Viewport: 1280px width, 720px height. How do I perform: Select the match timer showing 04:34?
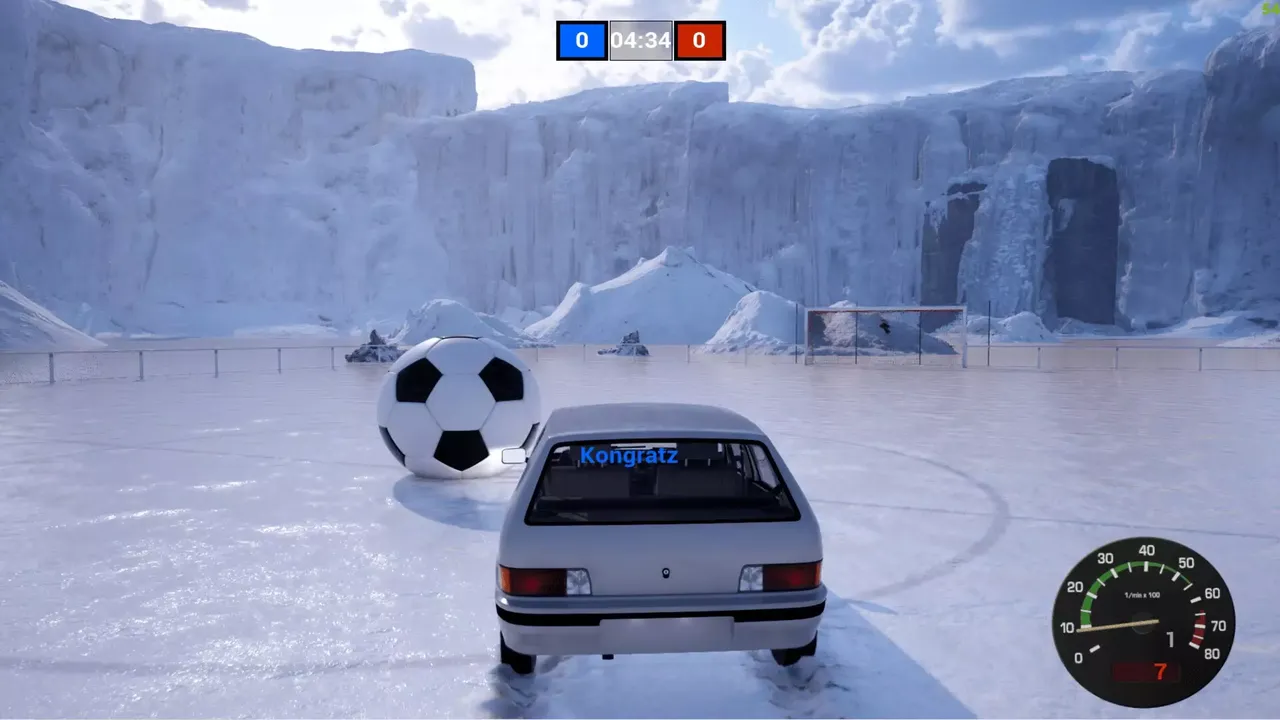[641, 41]
